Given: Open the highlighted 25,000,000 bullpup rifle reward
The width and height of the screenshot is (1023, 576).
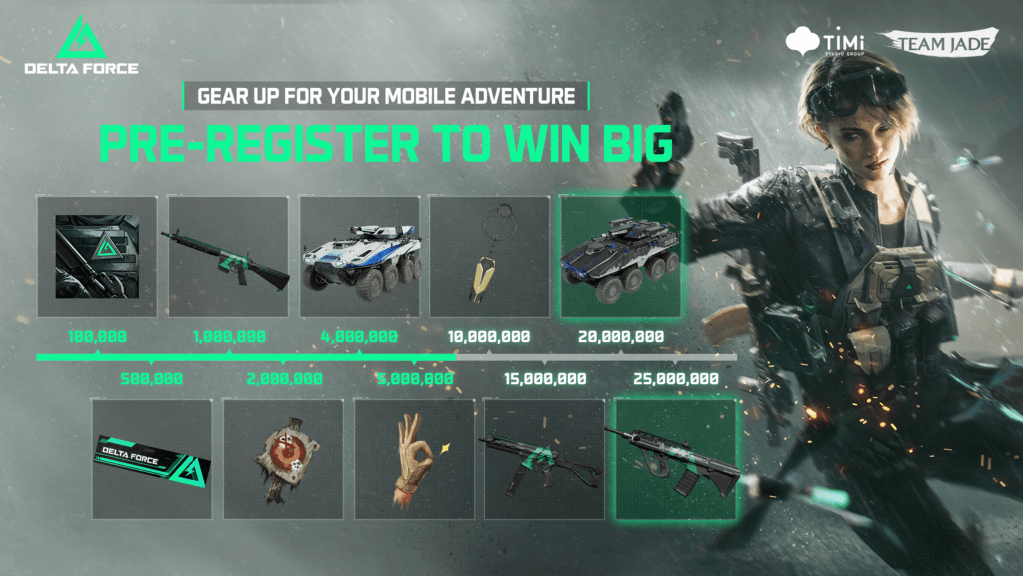Looking at the screenshot, I should point(676,460).
